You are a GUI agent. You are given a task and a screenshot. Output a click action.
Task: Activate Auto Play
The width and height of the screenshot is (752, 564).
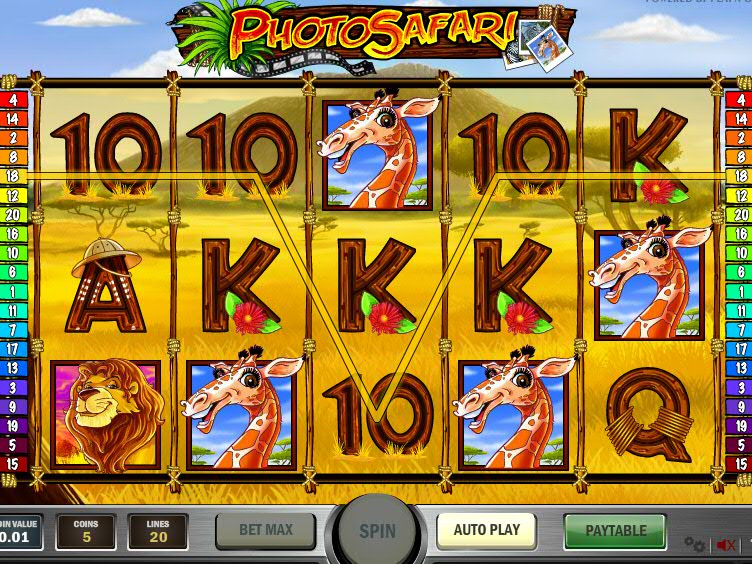(487, 531)
